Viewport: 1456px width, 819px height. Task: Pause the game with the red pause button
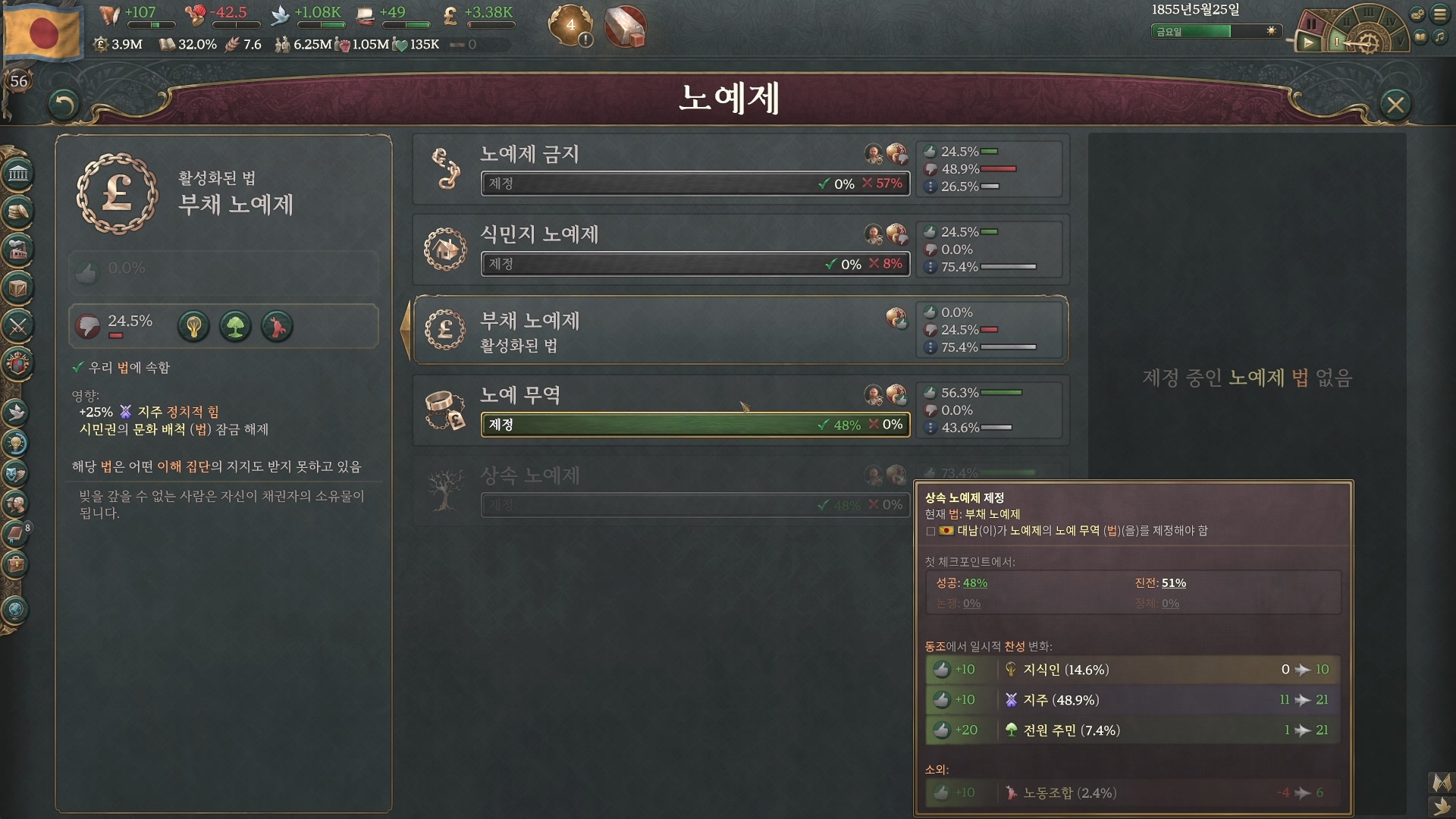1311,24
